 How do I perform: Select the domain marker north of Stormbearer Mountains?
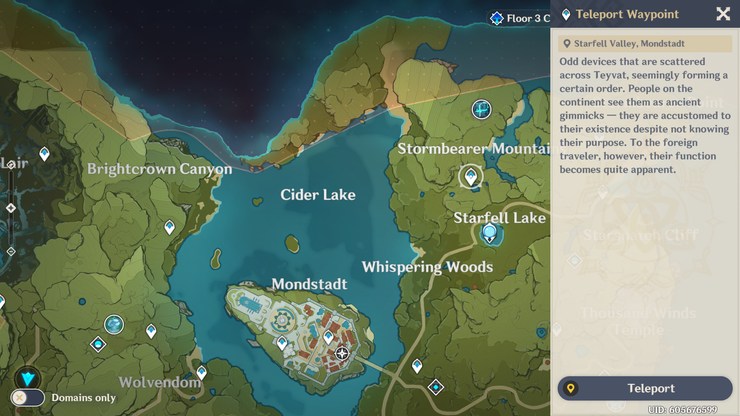coord(482,108)
